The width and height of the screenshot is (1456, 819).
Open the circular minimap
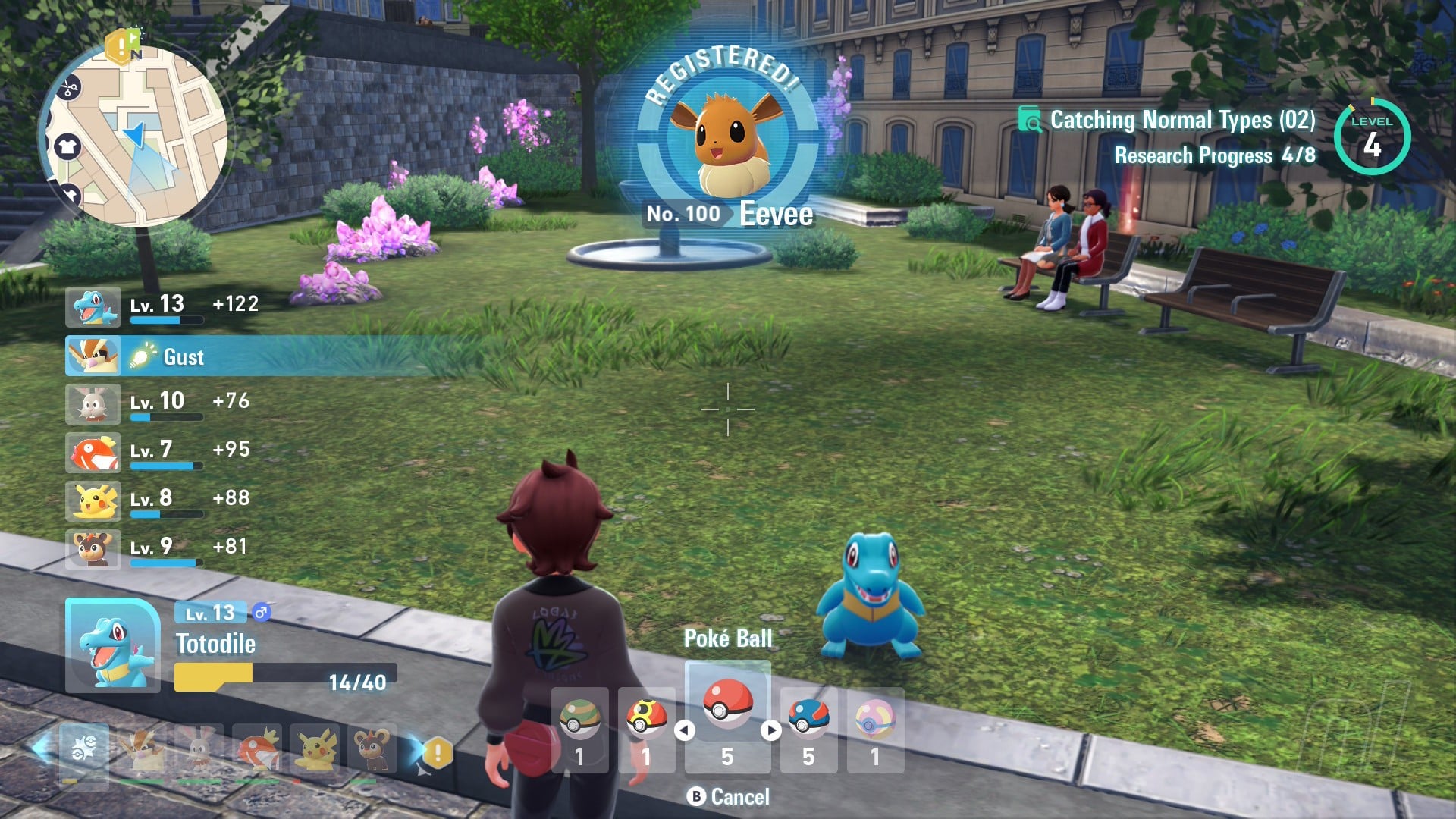135,138
